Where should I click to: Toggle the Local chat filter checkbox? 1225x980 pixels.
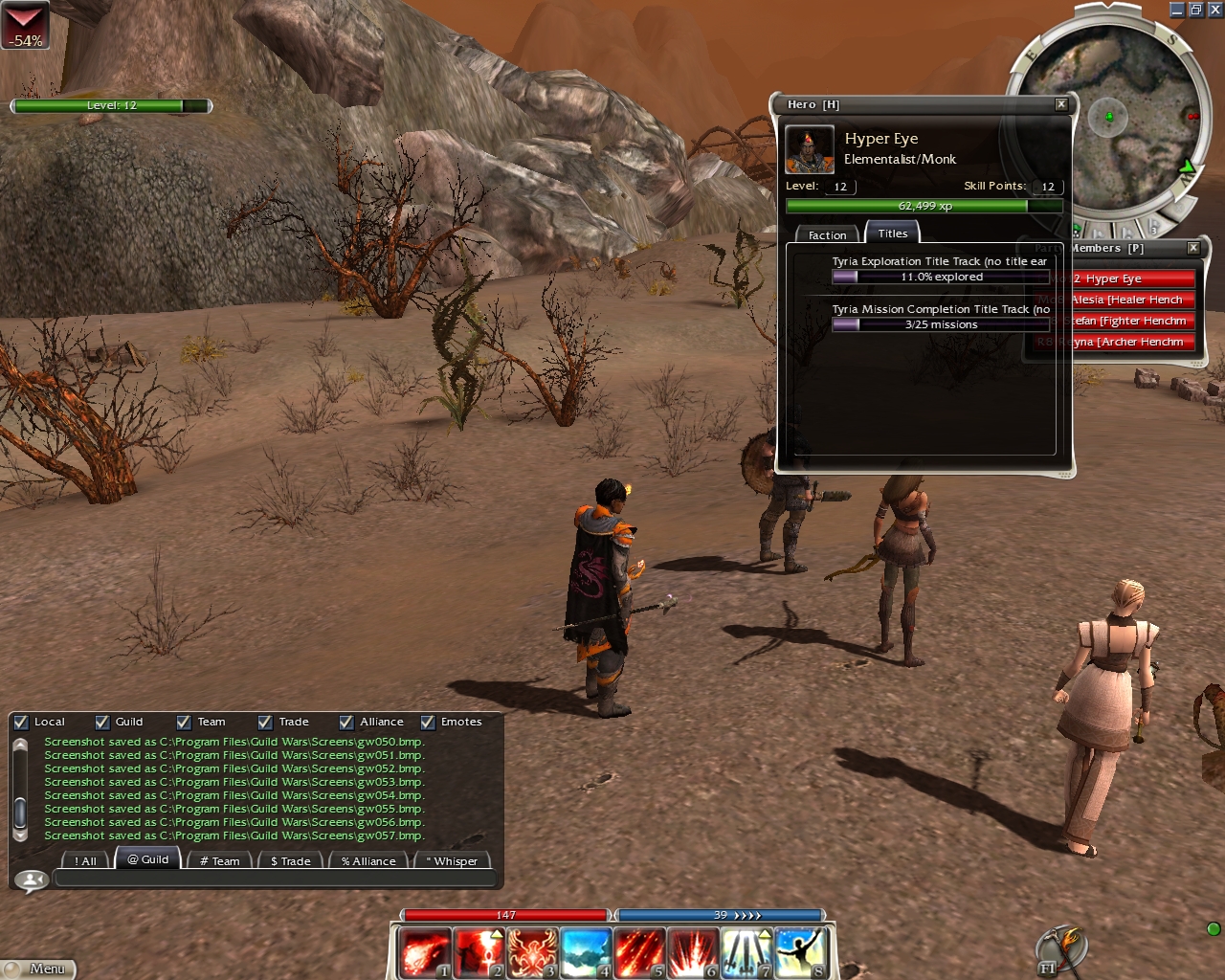21,723
